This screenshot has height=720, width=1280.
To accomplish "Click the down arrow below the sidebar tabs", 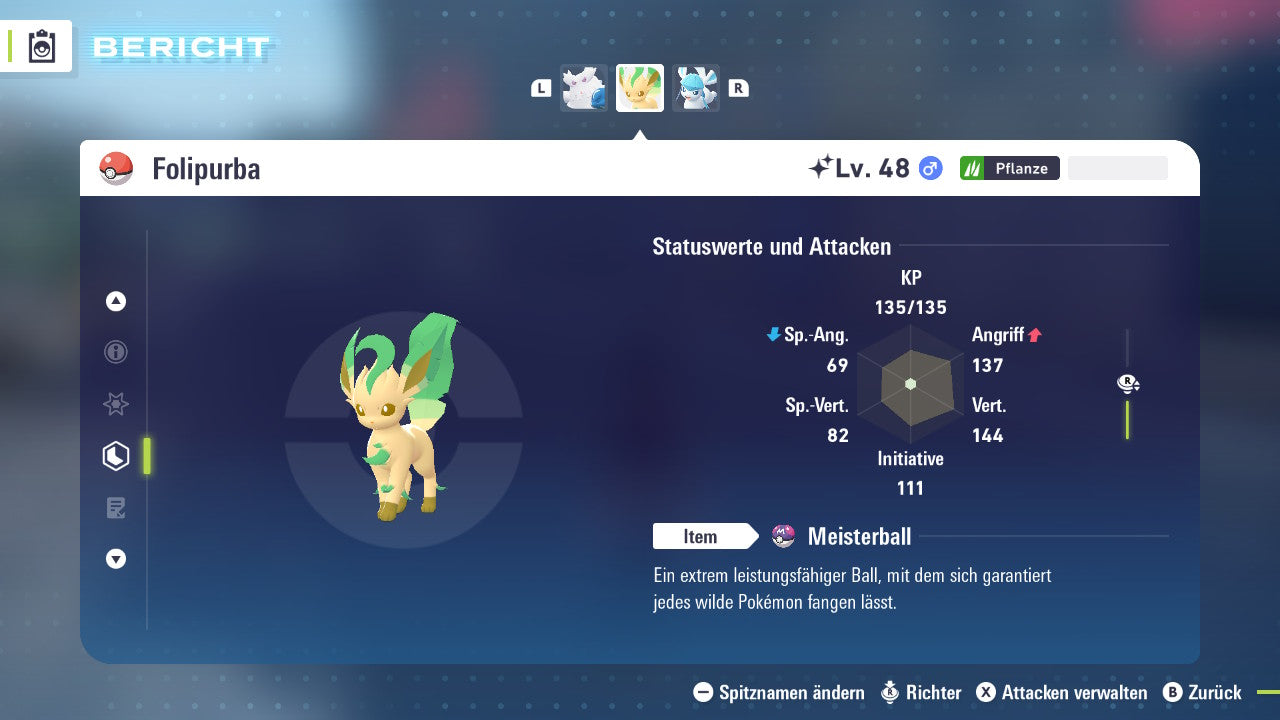I will point(115,559).
